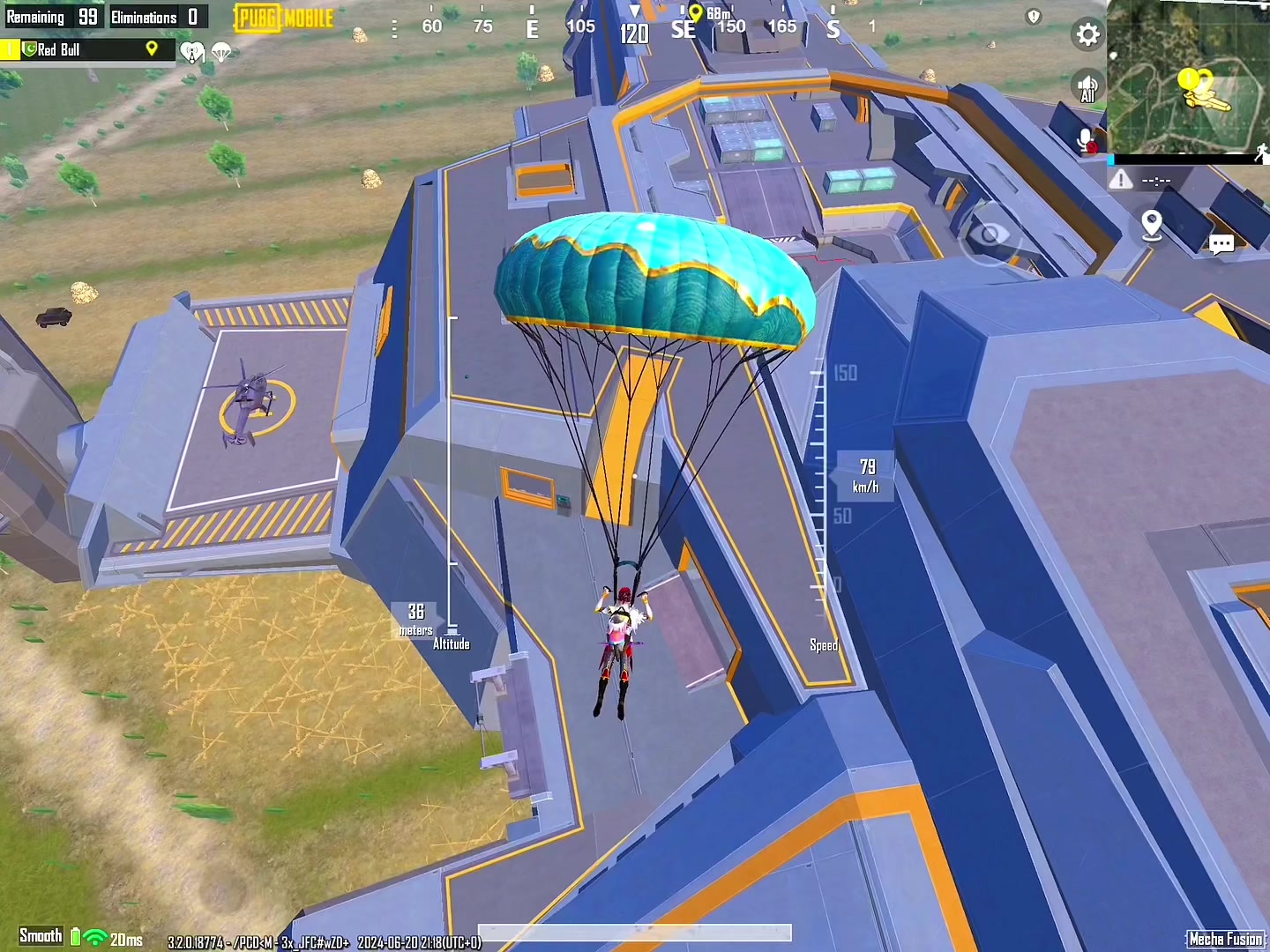Toggle the speaker voice channel button
This screenshot has width=1270, height=952.
1087,88
